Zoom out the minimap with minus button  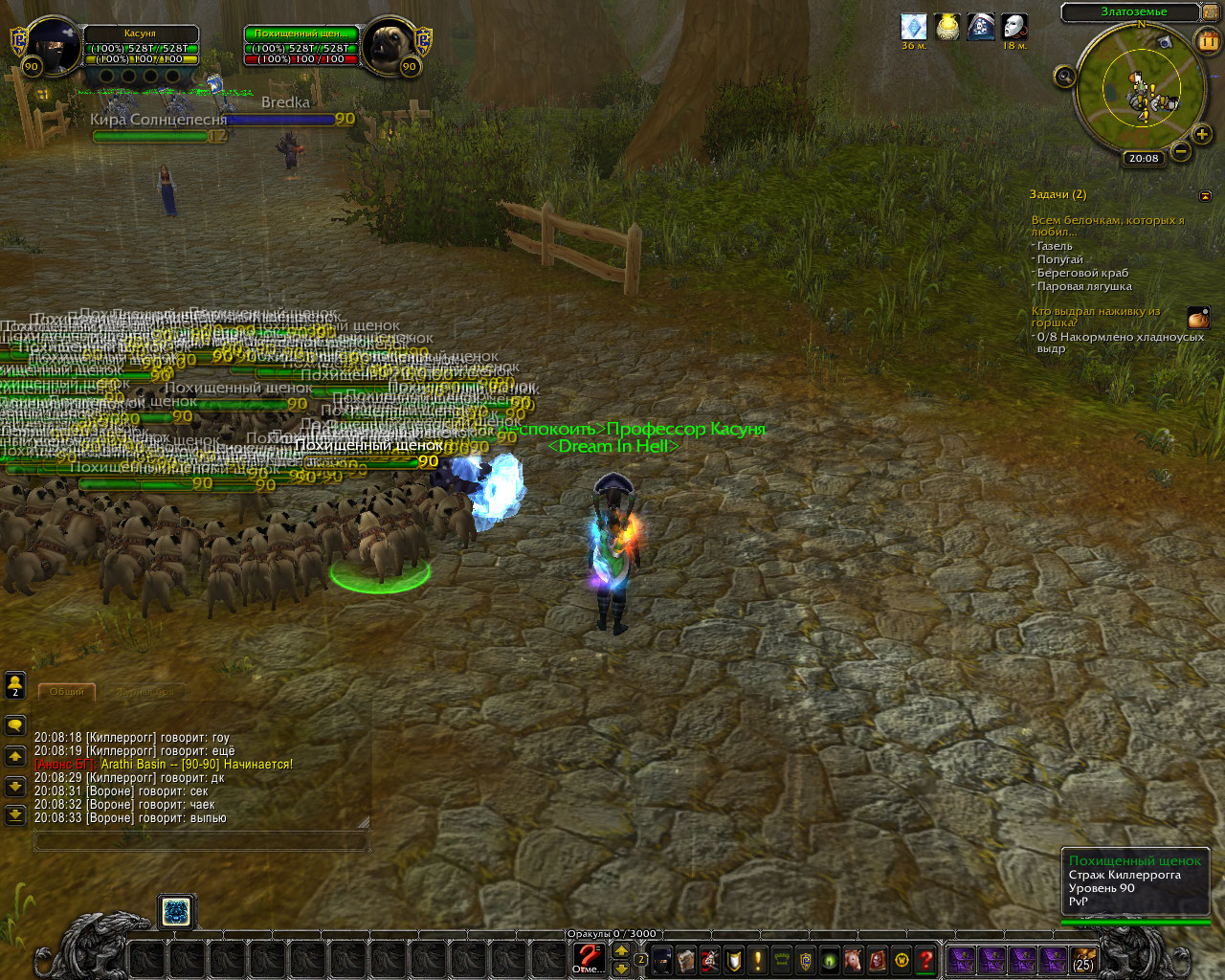click(x=1181, y=151)
